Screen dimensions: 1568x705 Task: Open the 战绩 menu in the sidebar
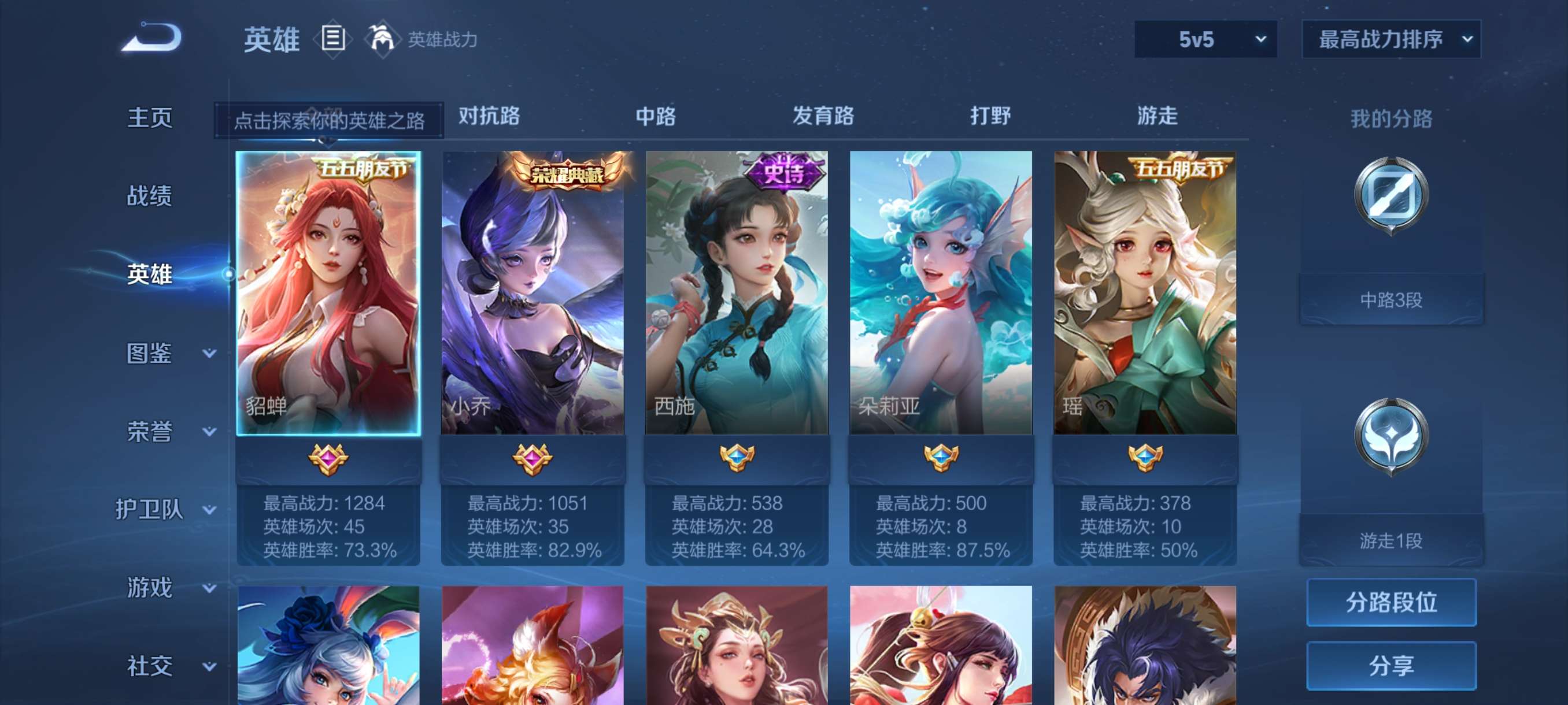(150, 196)
